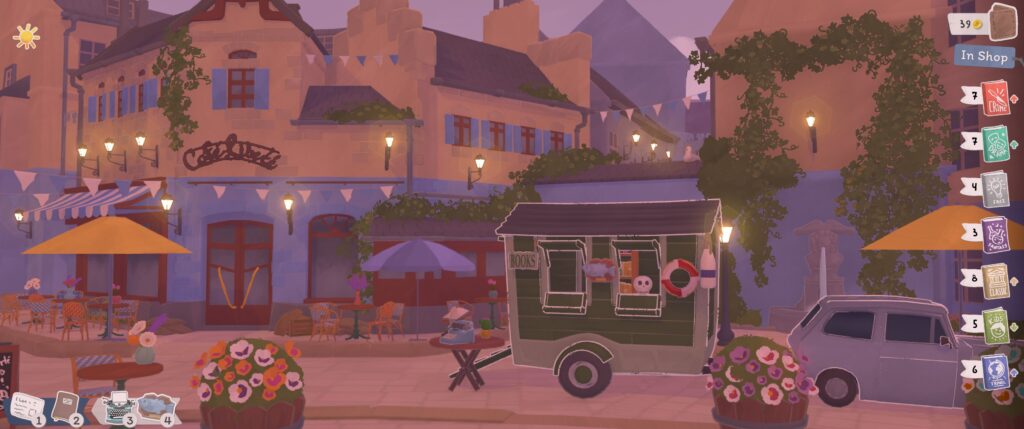Viewport: 1024px width, 429px height.
Task: Choose the green Kids book genre
Action: tap(995, 326)
